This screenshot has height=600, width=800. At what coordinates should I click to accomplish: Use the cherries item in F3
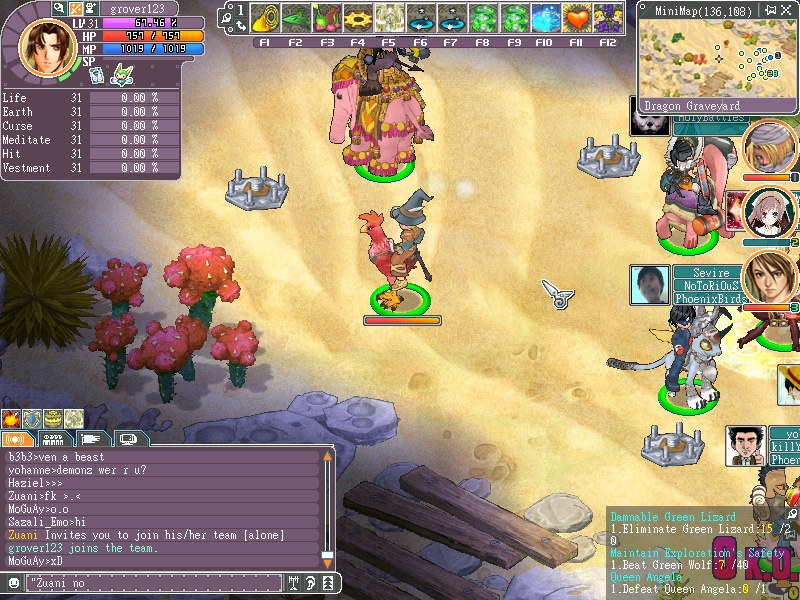tap(327, 19)
